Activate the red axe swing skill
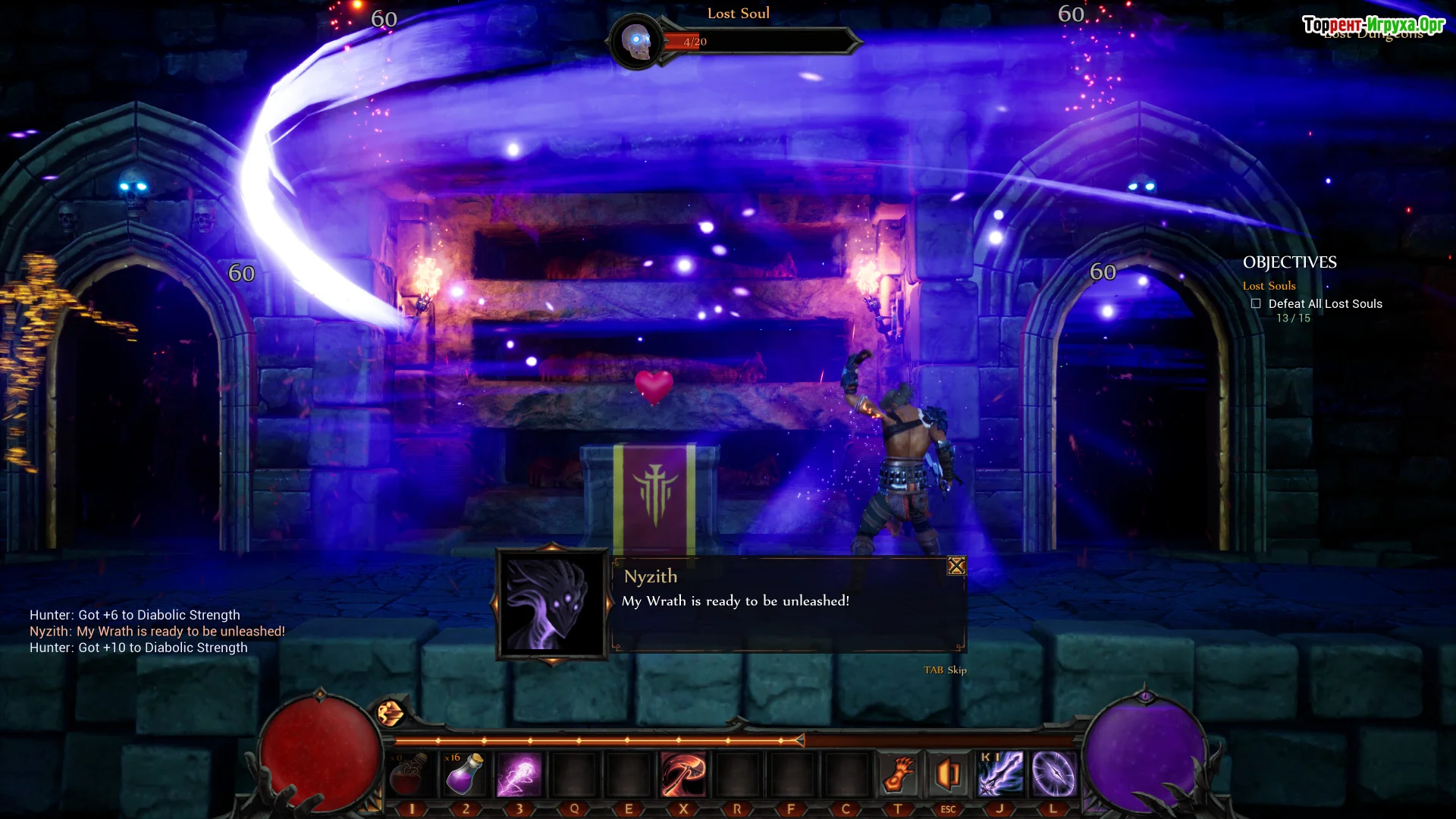Screen dimensions: 1456x819 [682, 775]
